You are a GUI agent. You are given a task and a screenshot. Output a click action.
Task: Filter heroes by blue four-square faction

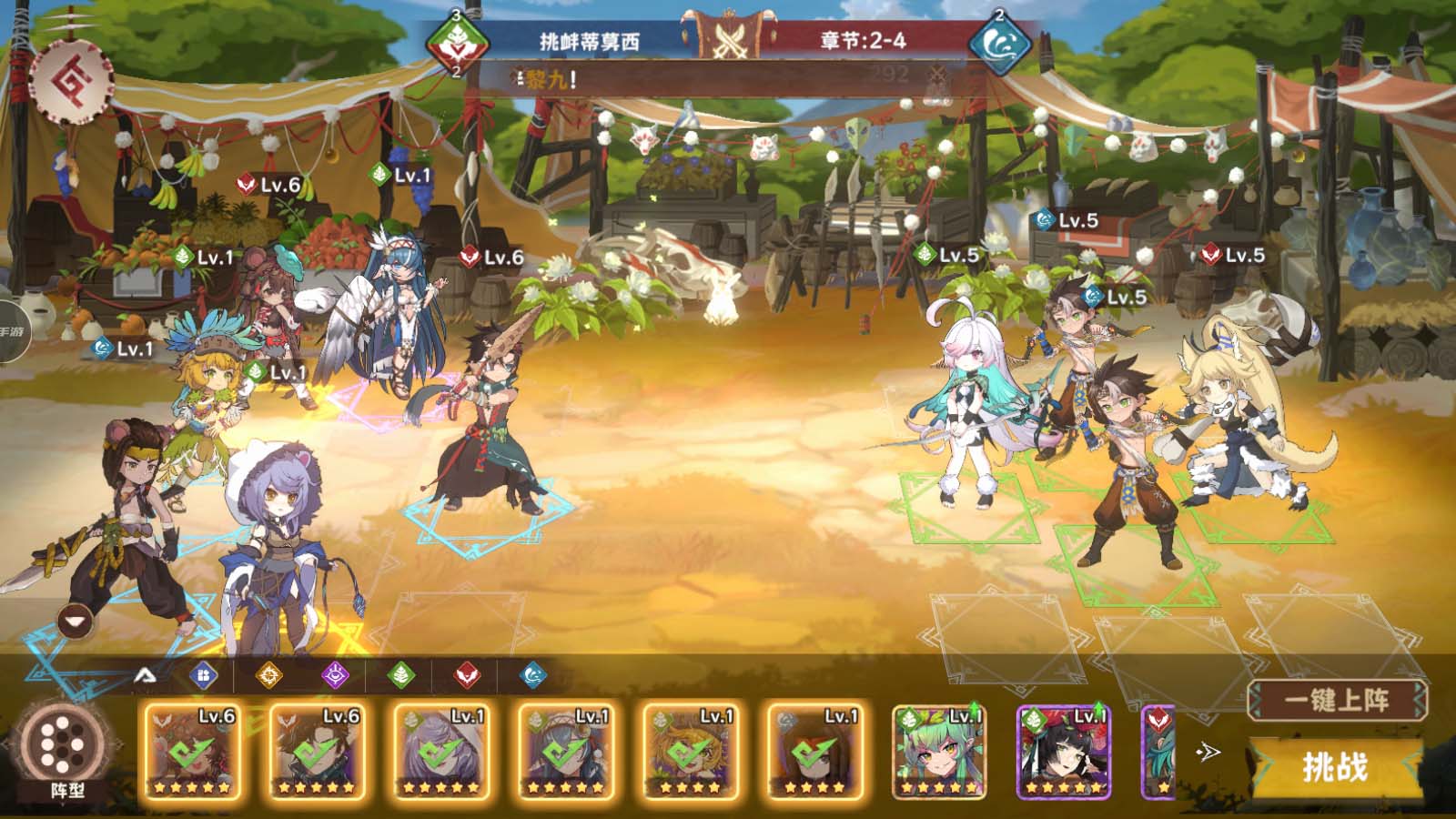(x=203, y=675)
